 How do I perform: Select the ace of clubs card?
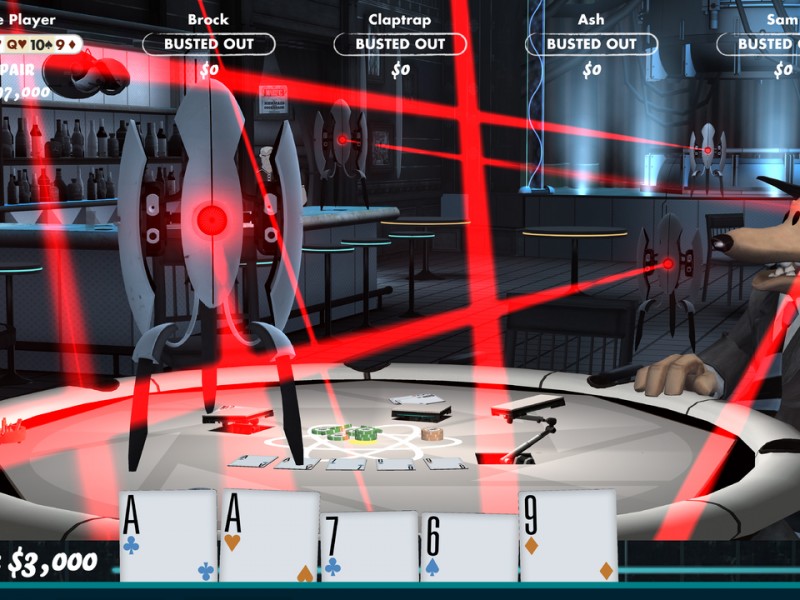click(168, 536)
